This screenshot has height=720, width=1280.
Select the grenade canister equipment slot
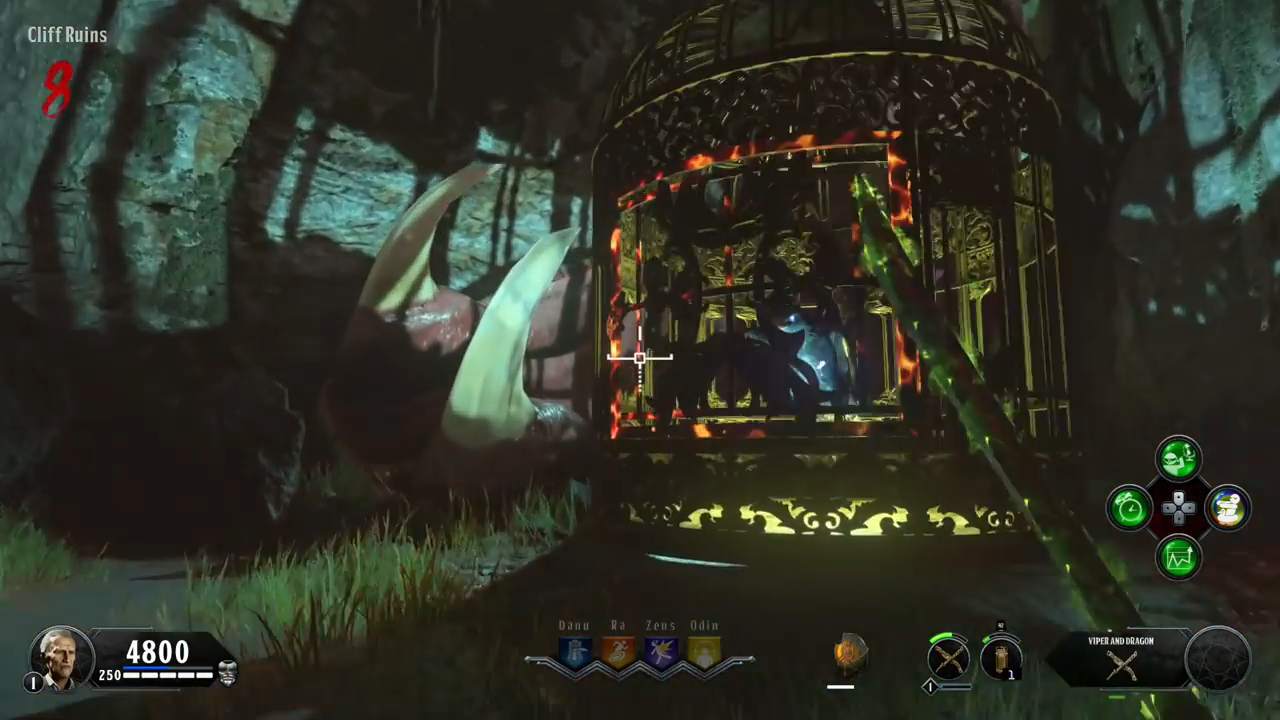click(x=1000, y=658)
